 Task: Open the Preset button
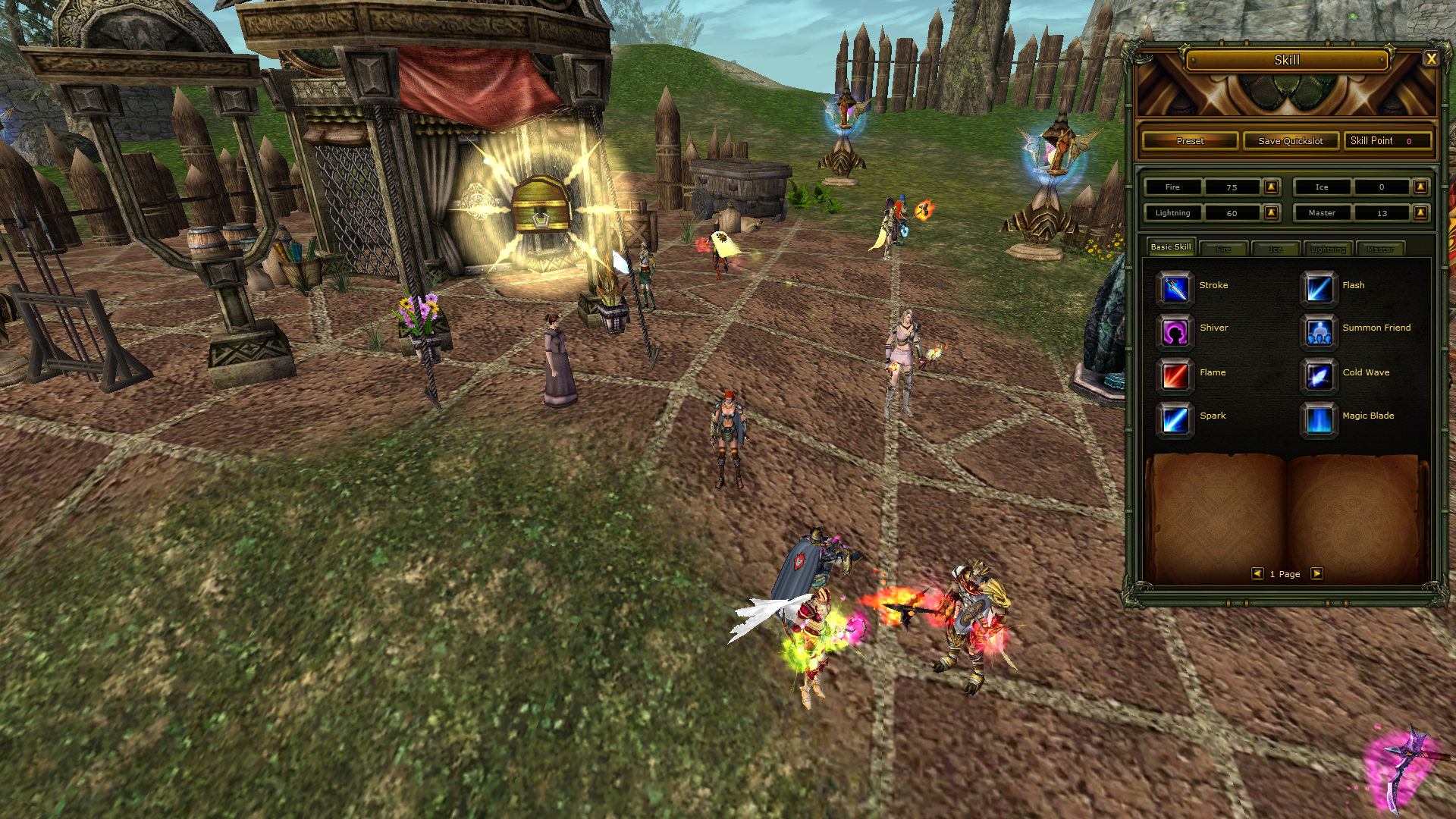[1190, 141]
